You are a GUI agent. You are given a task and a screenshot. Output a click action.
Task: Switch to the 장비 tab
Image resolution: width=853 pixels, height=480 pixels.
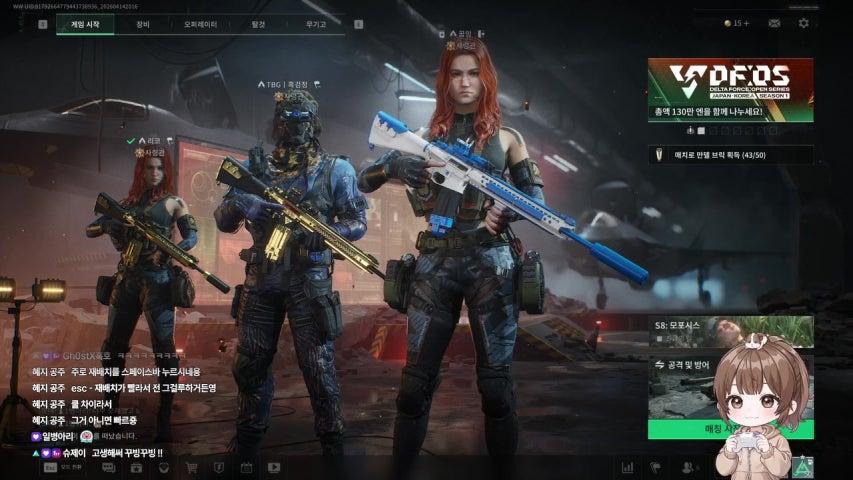143,23
